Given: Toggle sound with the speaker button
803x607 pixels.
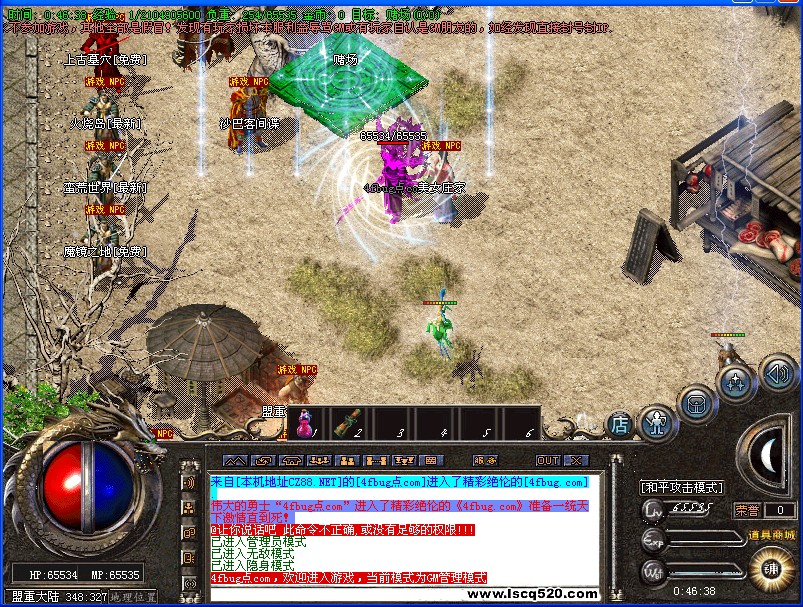Looking at the screenshot, I should coord(778,373).
